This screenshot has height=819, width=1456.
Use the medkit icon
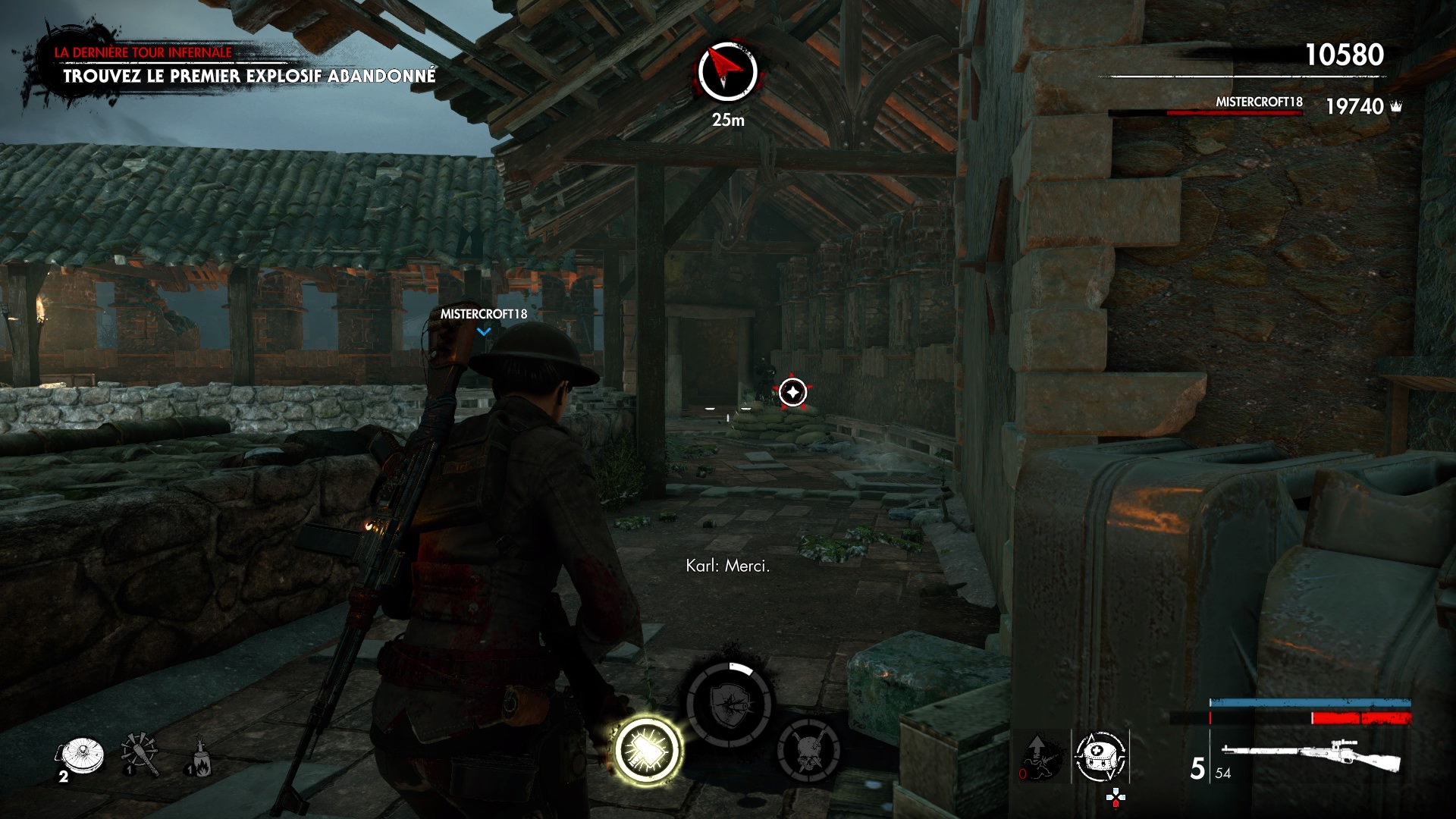tap(1100, 756)
